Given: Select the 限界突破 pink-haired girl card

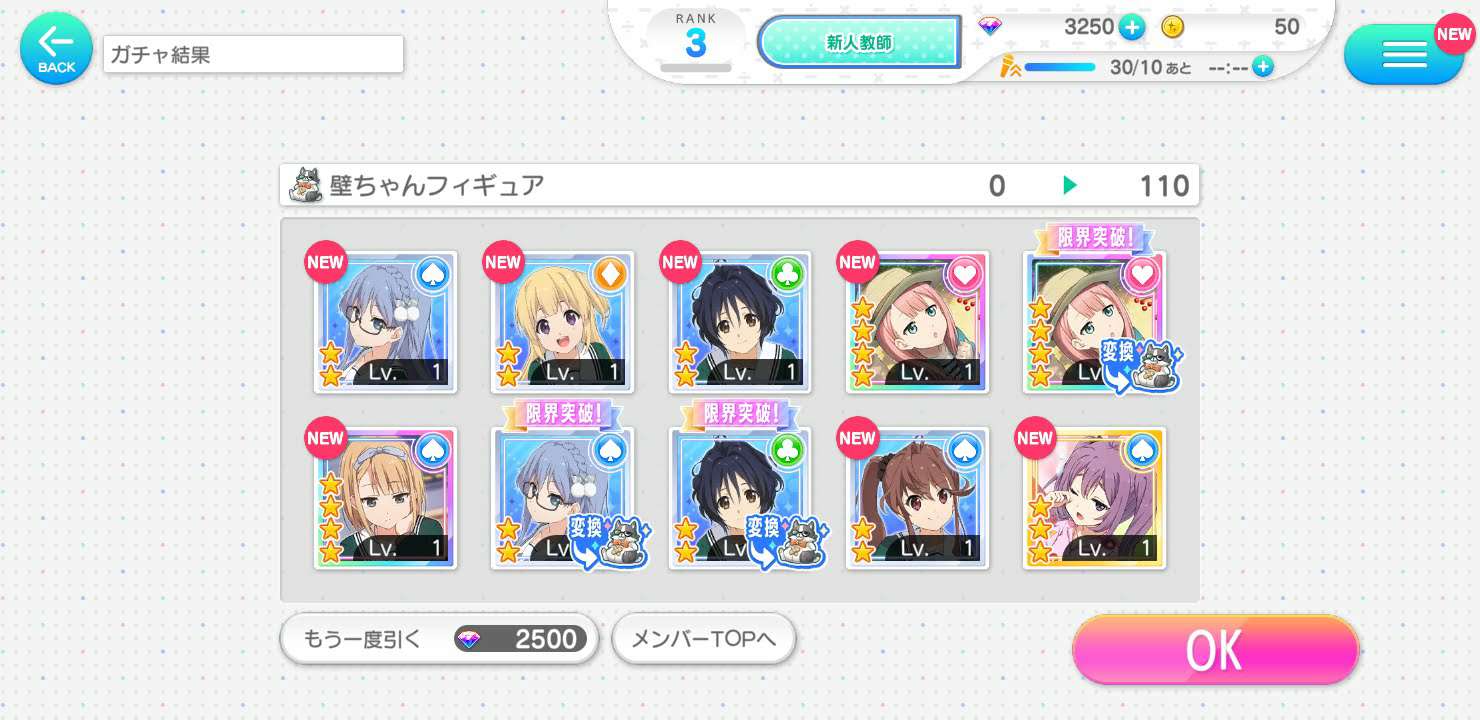Looking at the screenshot, I should (x=1094, y=322).
